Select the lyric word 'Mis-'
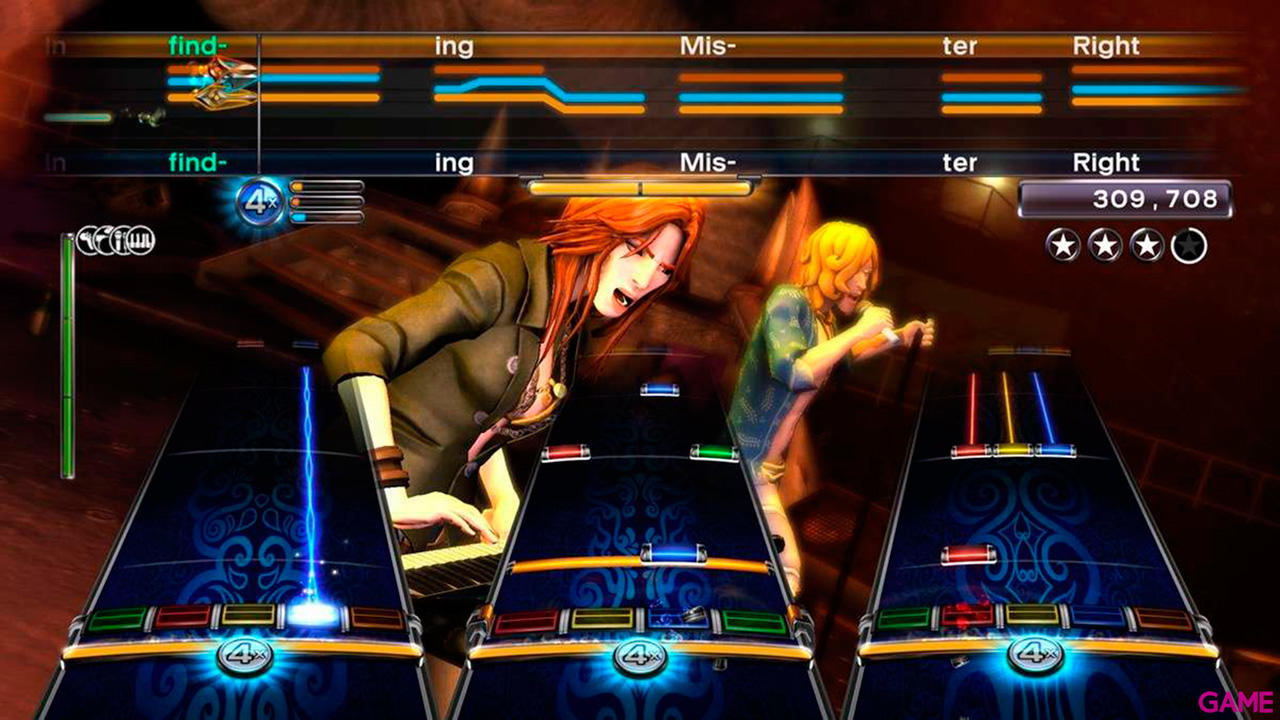Viewport: 1280px width, 720px height. [x=706, y=162]
